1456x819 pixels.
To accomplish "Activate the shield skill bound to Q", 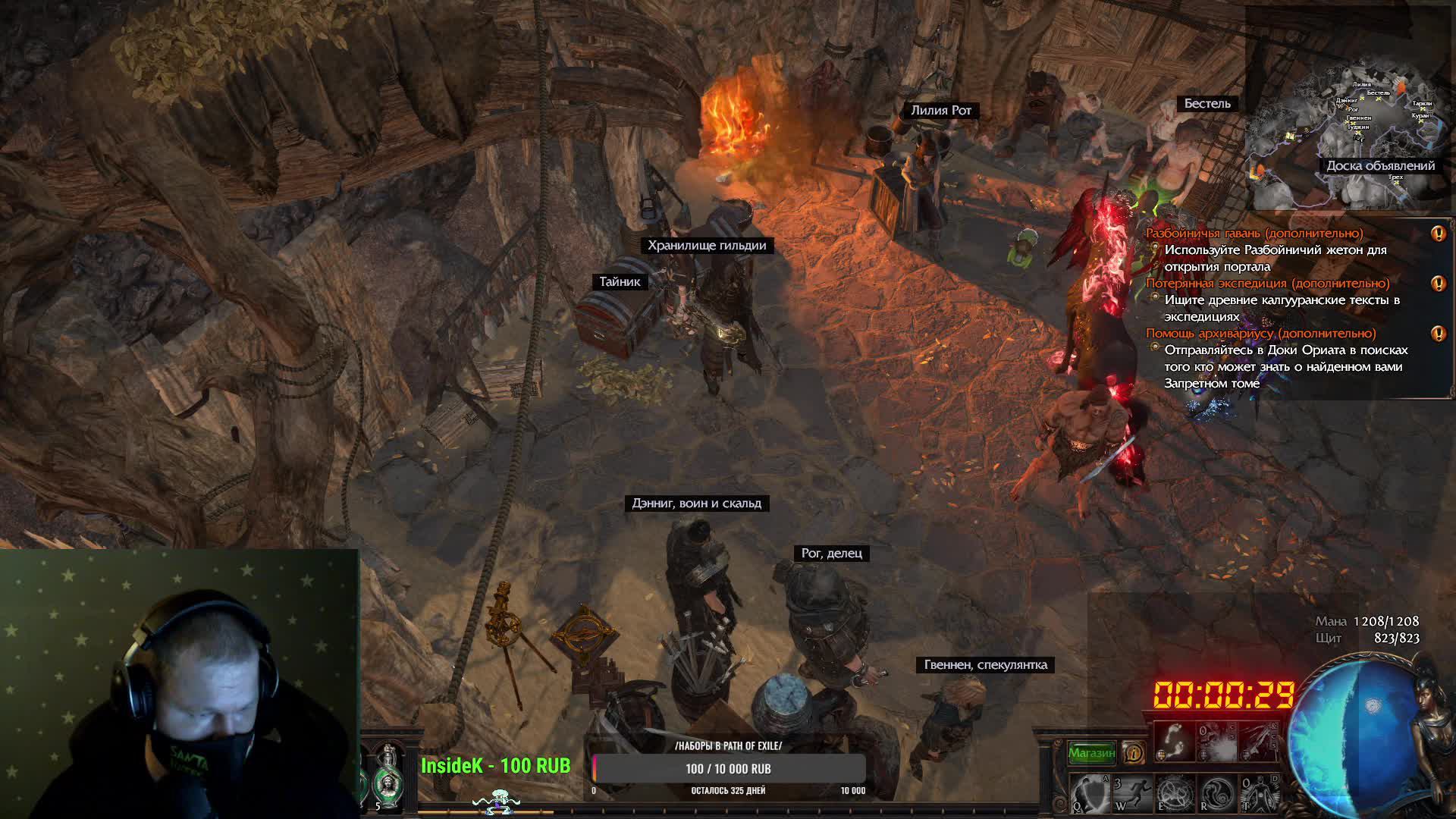I will pyautogui.click(x=1090, y=793).
